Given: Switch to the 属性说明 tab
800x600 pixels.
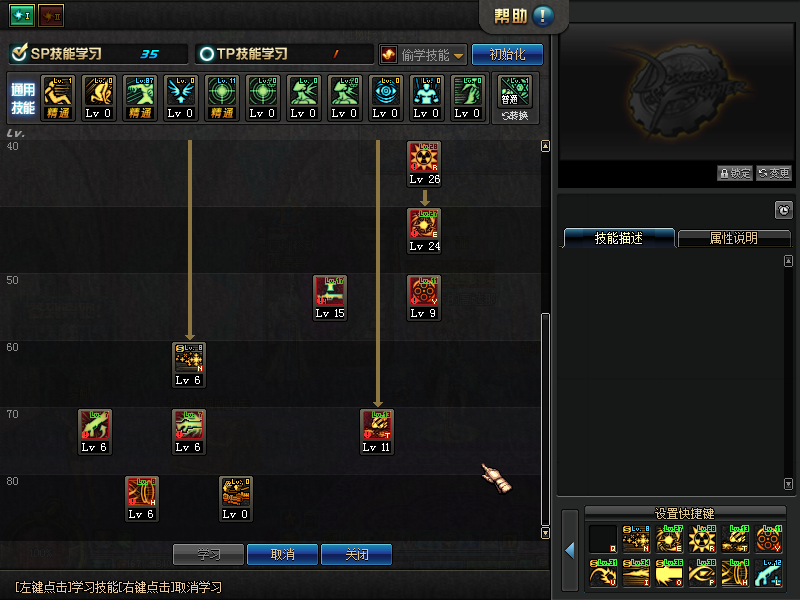Looking at the screenshot, I should (733, 239).
